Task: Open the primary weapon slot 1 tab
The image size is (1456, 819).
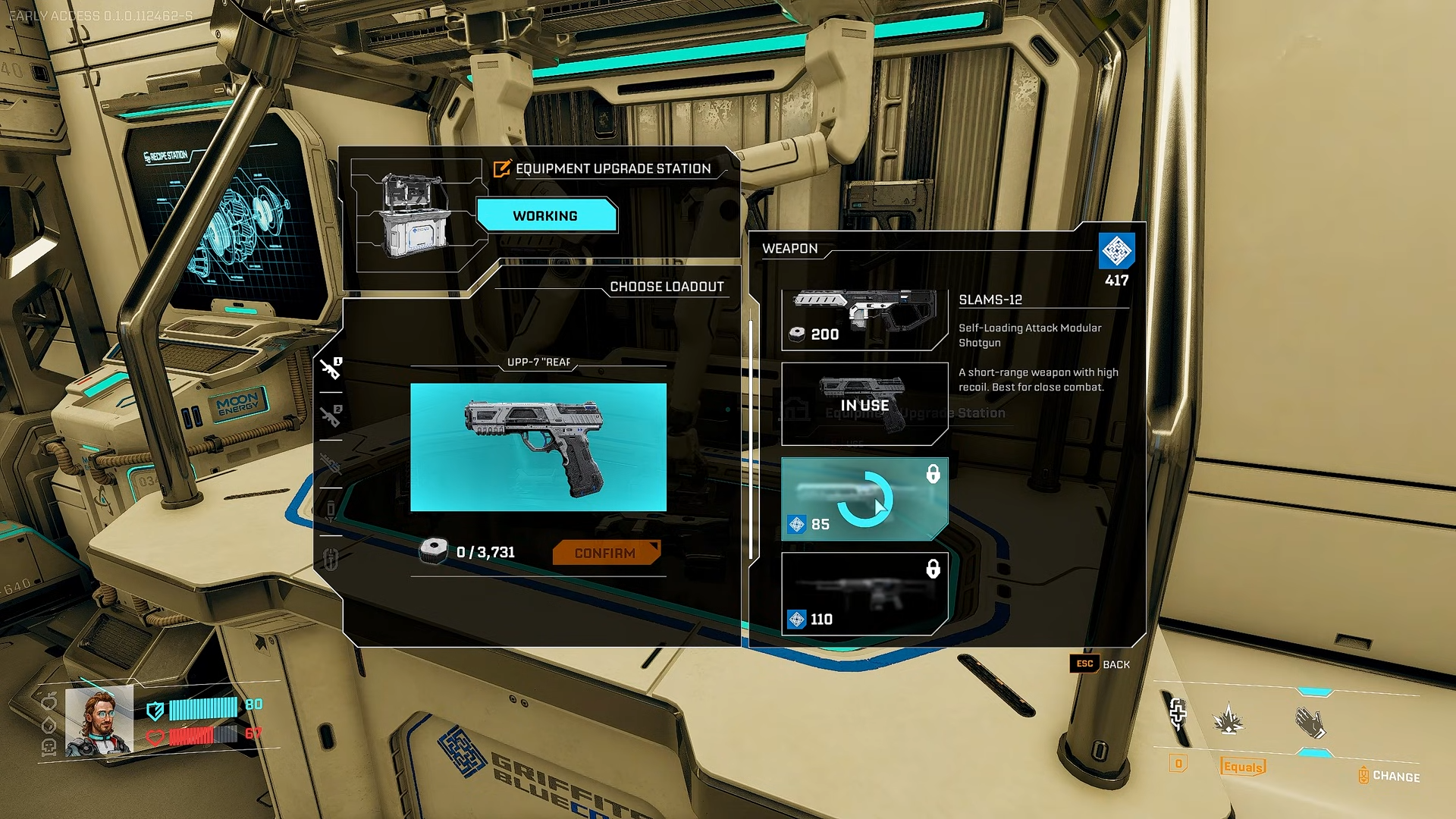Action: click(x=331, y=369)
